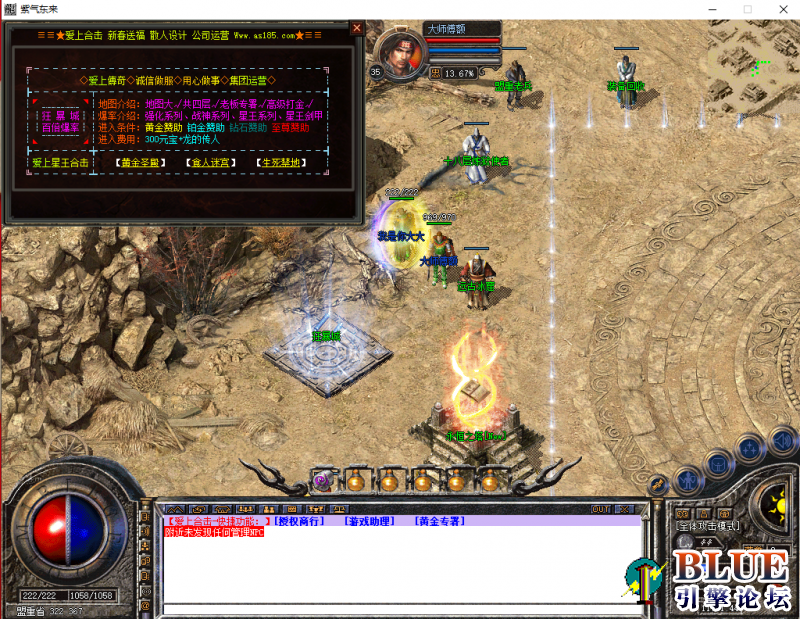Use the purple orb belt slot
Screen dimensions: 800x619
click(323, 481)
